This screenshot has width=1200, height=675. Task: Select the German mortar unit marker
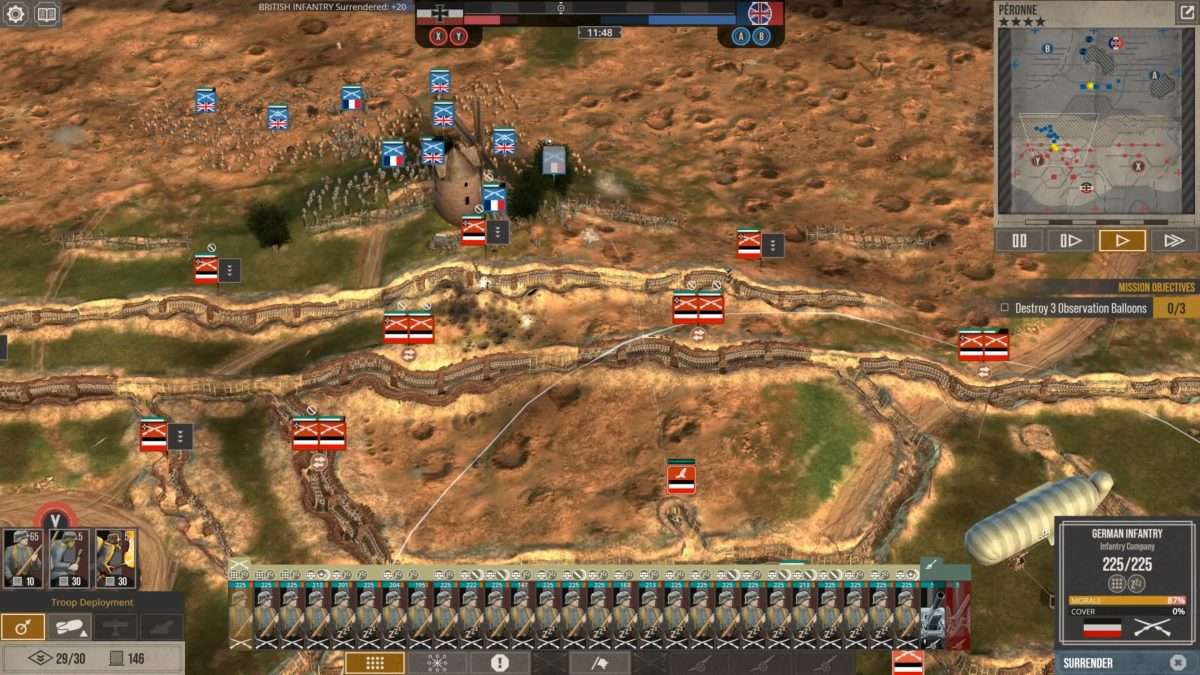681,477
